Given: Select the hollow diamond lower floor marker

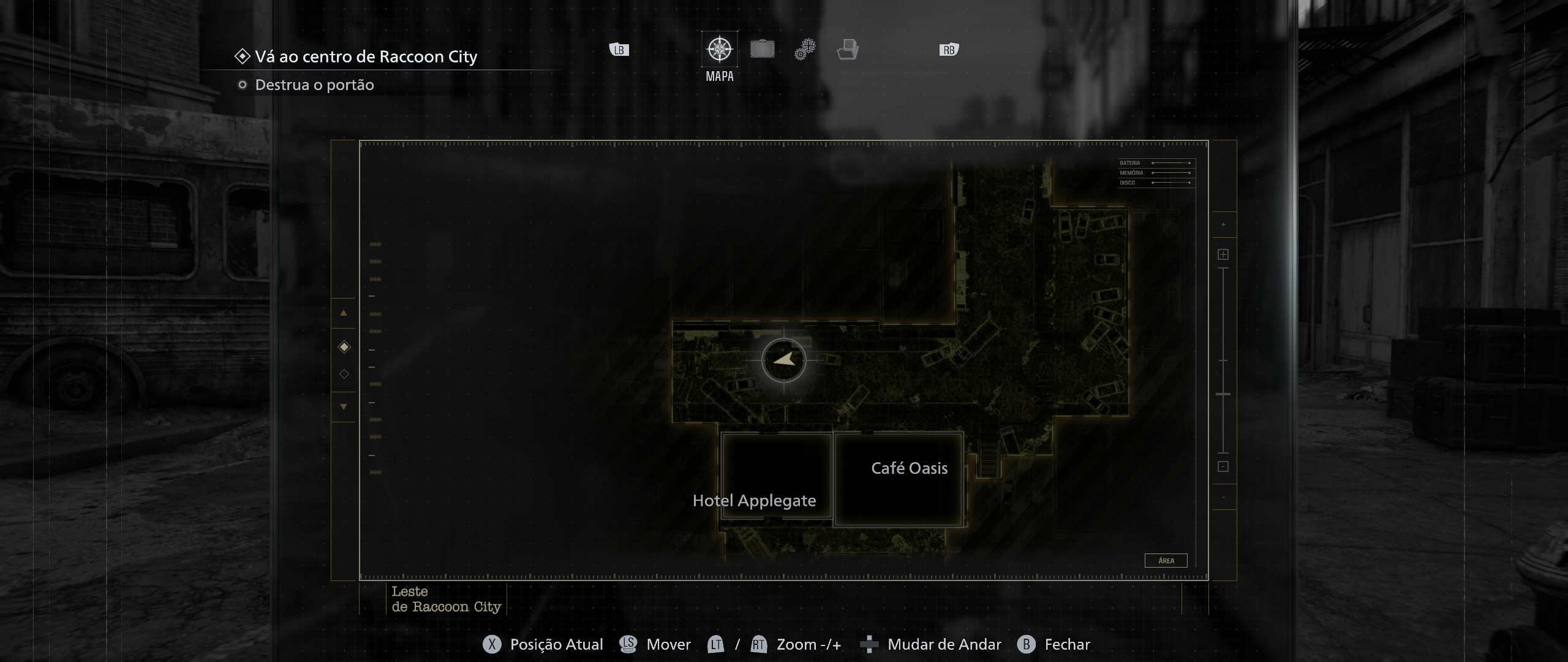Looking at the screenshot, I should tap(344, 374).
